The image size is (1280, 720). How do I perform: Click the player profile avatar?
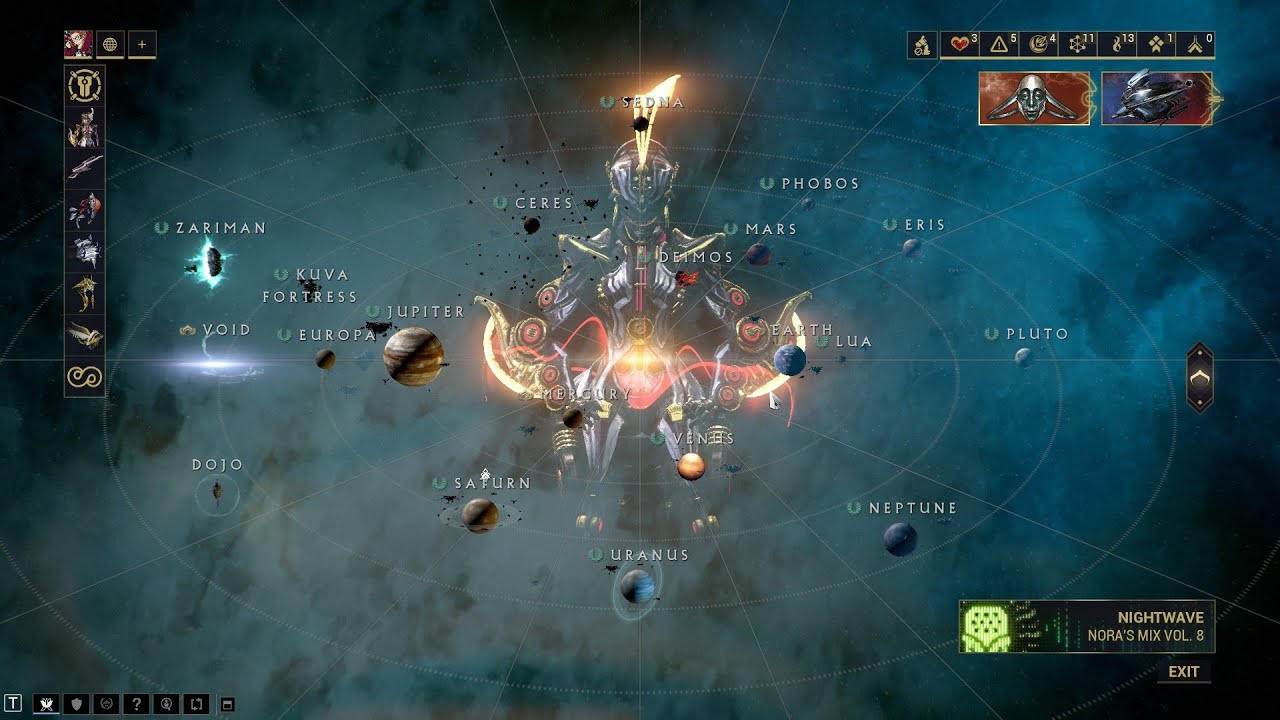[78, 44]
